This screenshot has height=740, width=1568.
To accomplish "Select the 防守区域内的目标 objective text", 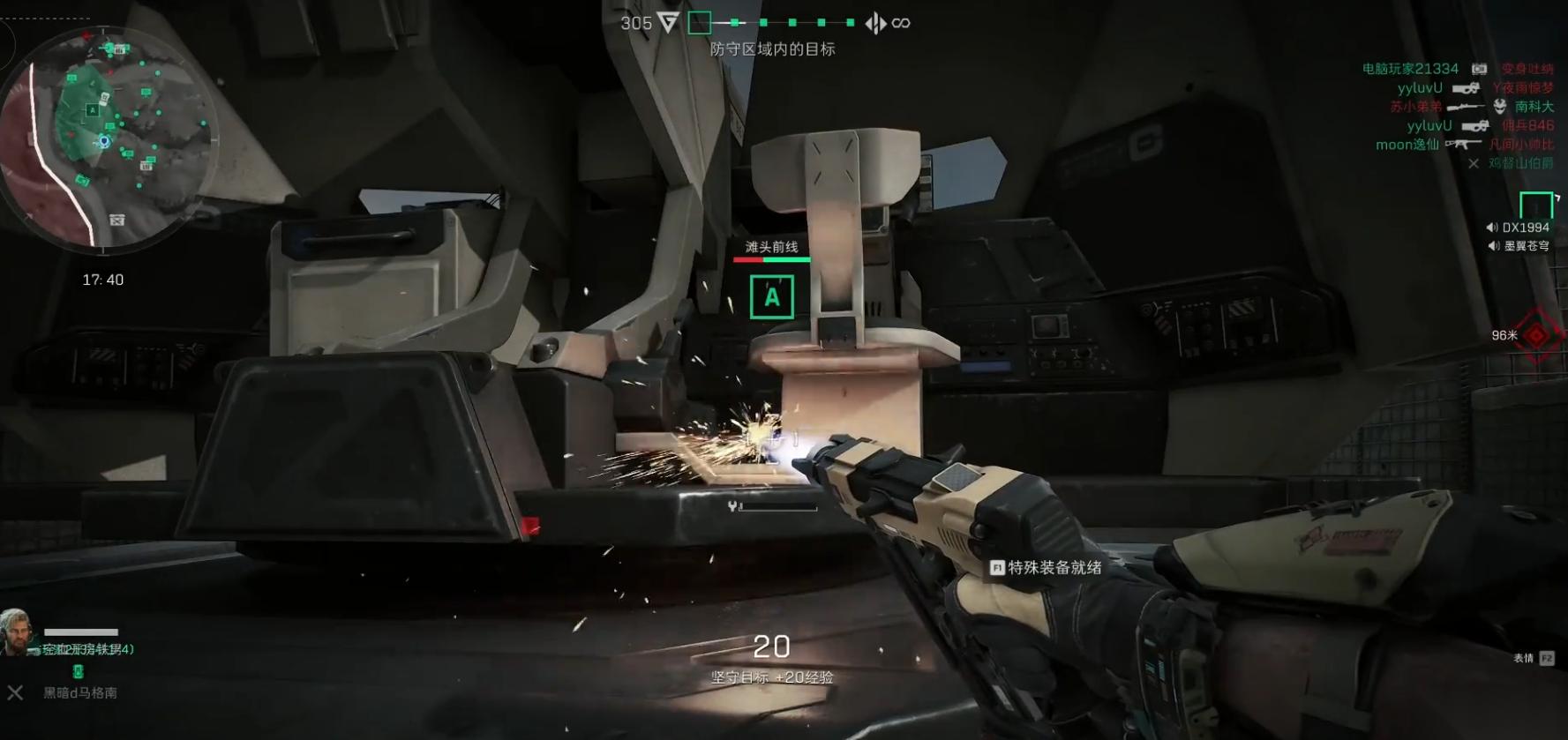I will pos(772,49).
